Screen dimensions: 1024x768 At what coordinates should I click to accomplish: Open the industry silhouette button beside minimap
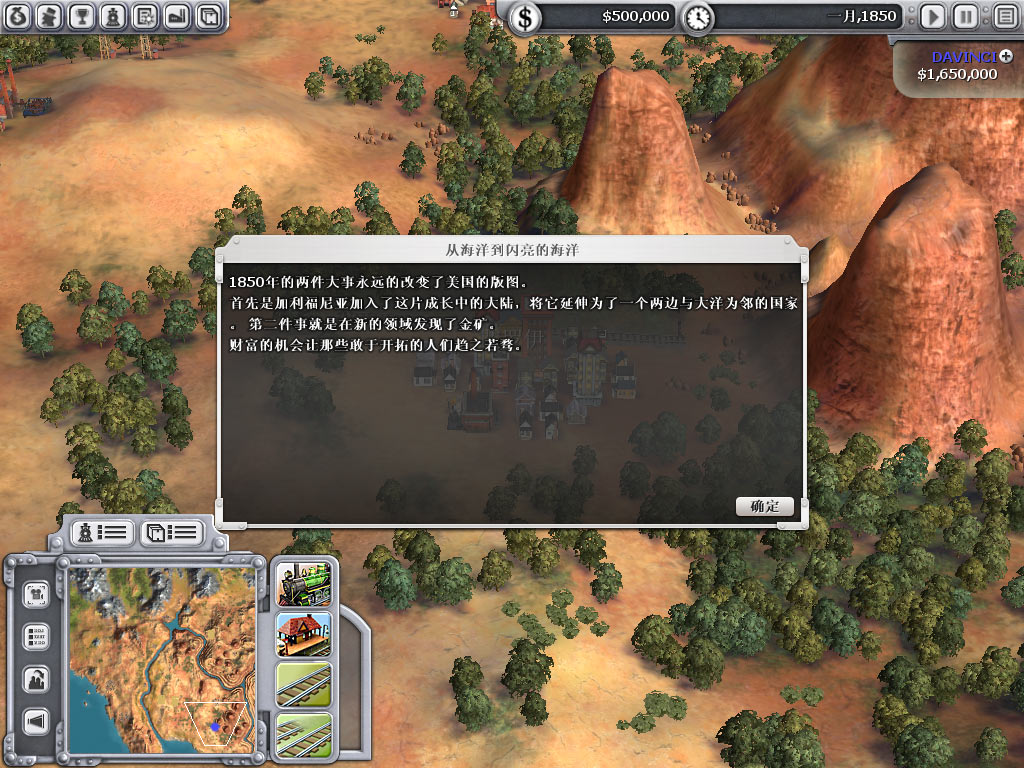point(37,679)
